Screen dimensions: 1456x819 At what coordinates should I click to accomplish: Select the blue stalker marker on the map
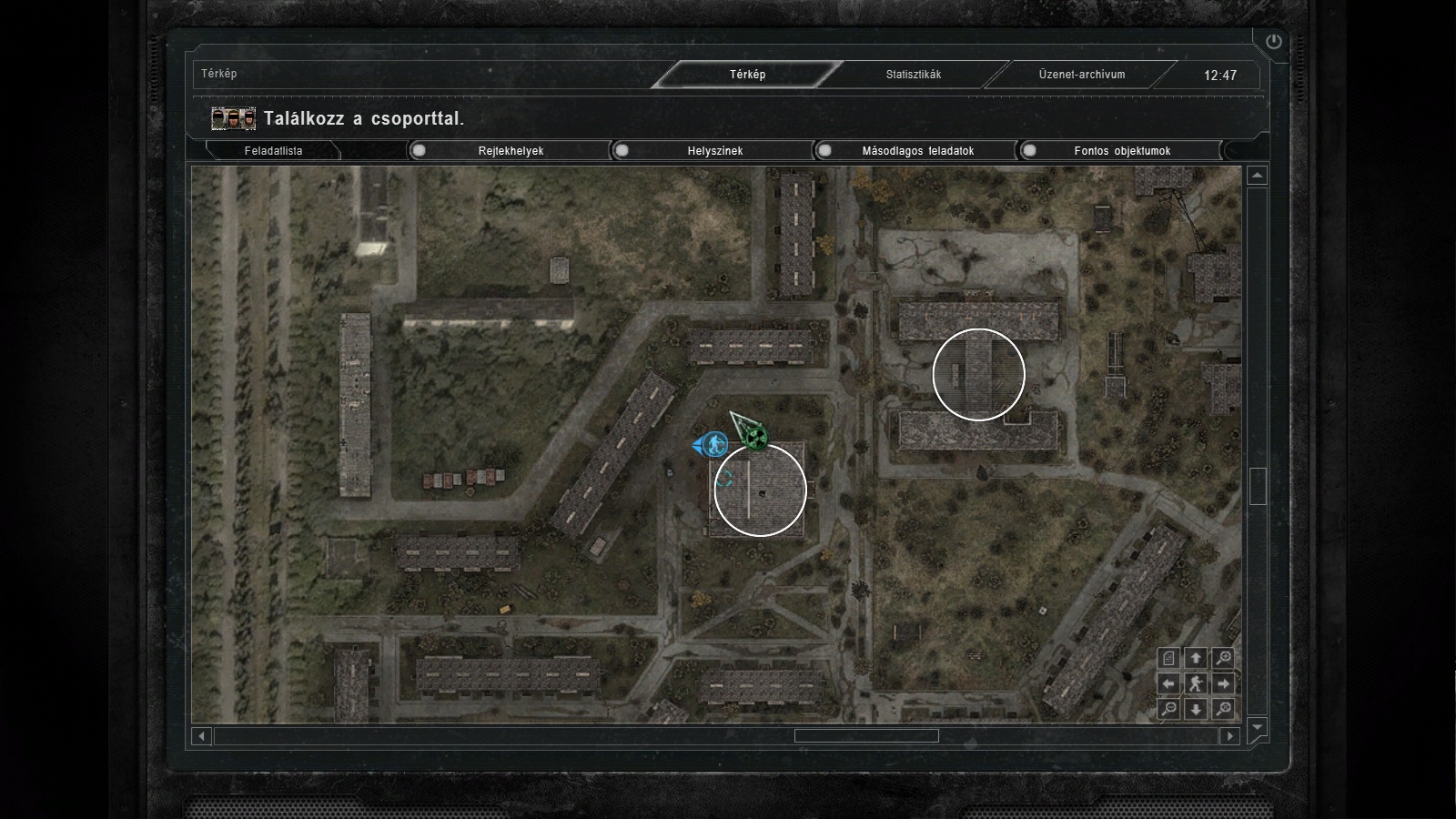tap(715, 445)
